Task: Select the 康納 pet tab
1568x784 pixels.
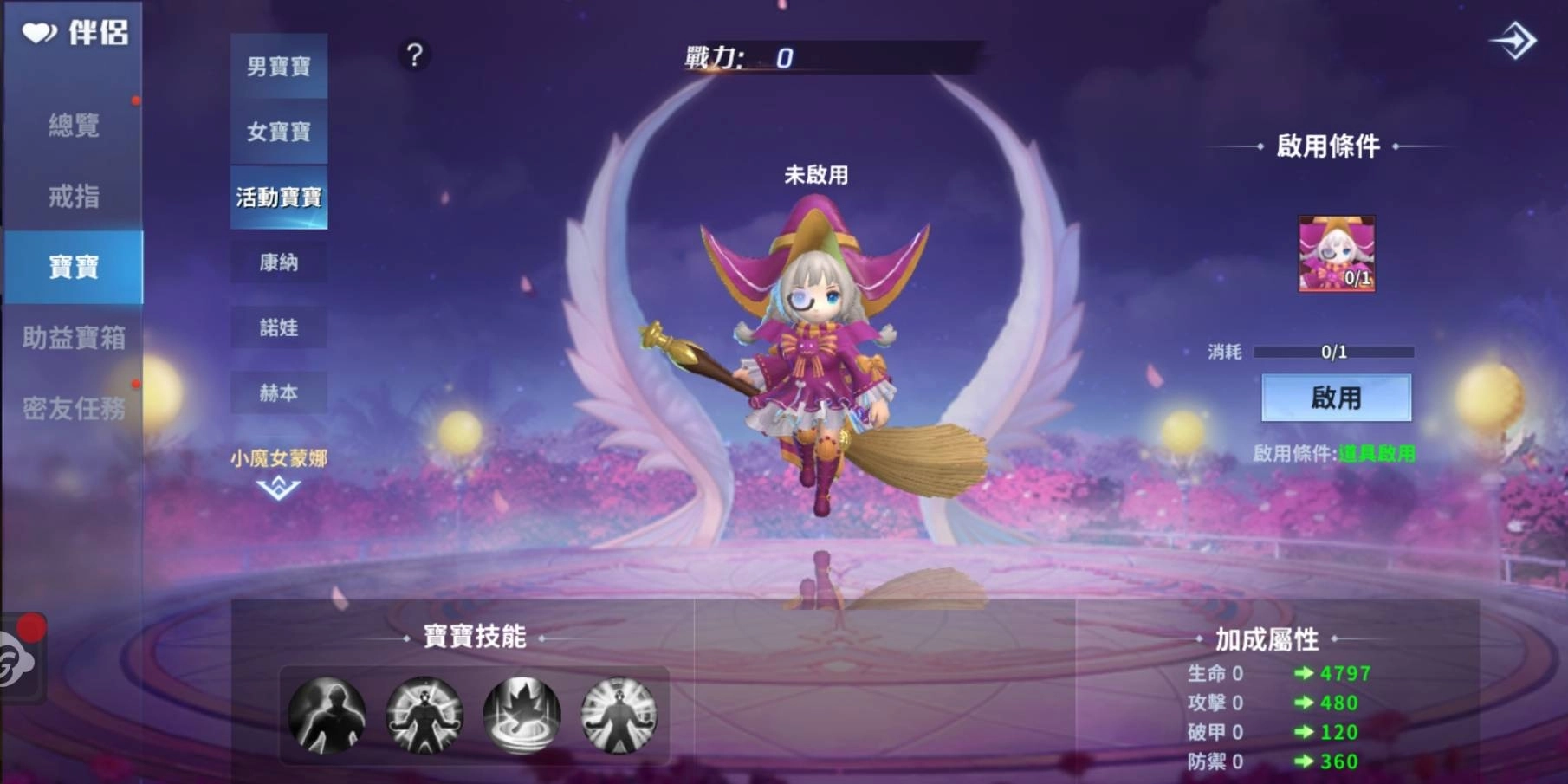Action: (279, 262)
